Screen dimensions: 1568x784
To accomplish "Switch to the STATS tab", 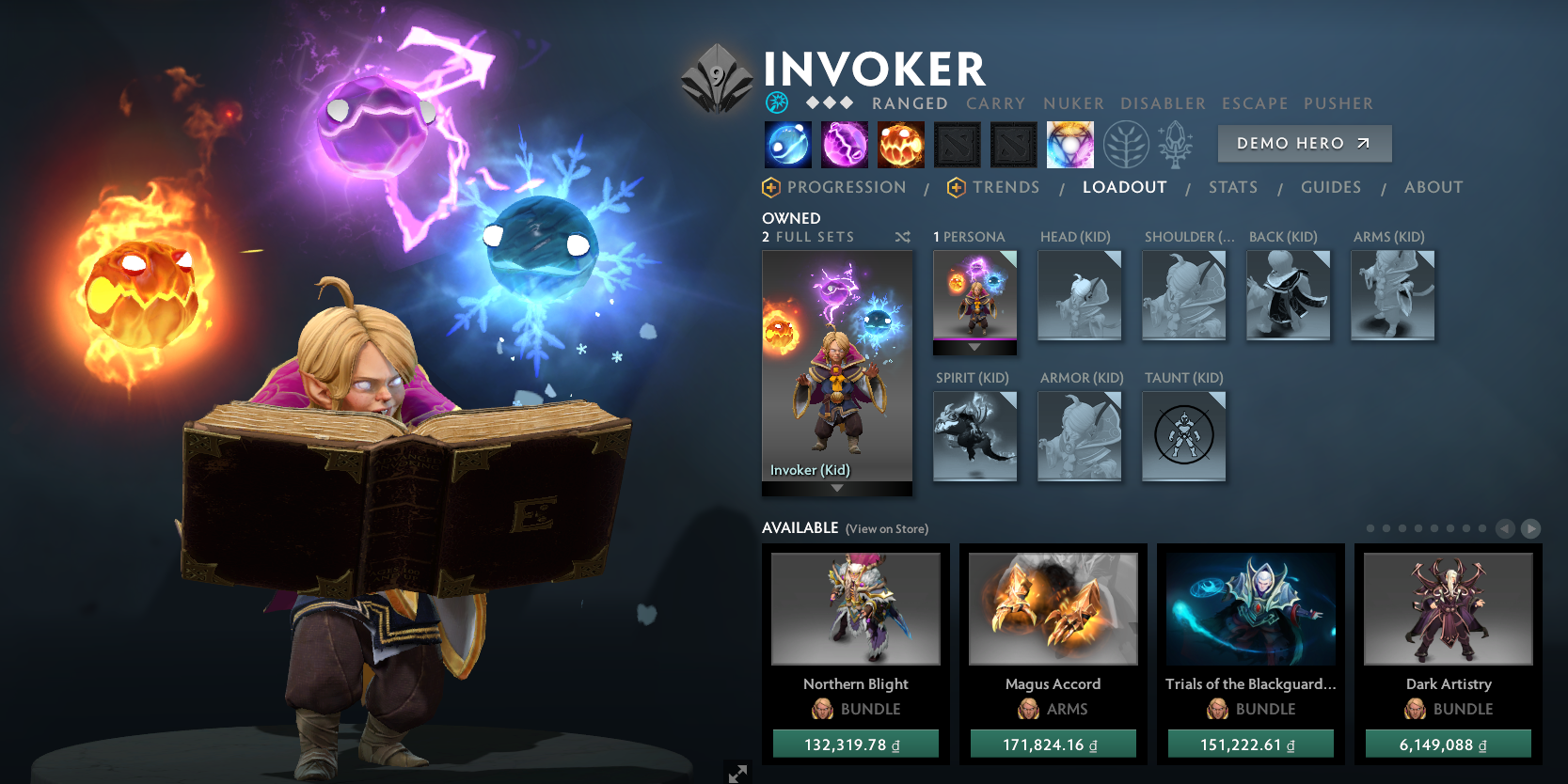I will click(1233, 187).
